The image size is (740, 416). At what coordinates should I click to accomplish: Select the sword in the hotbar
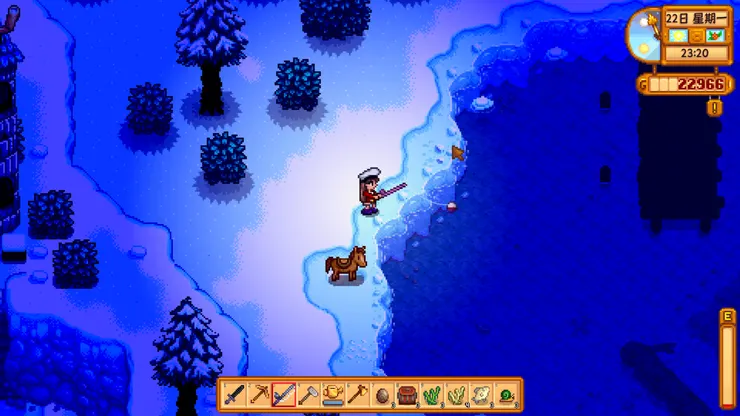point(235,395)
